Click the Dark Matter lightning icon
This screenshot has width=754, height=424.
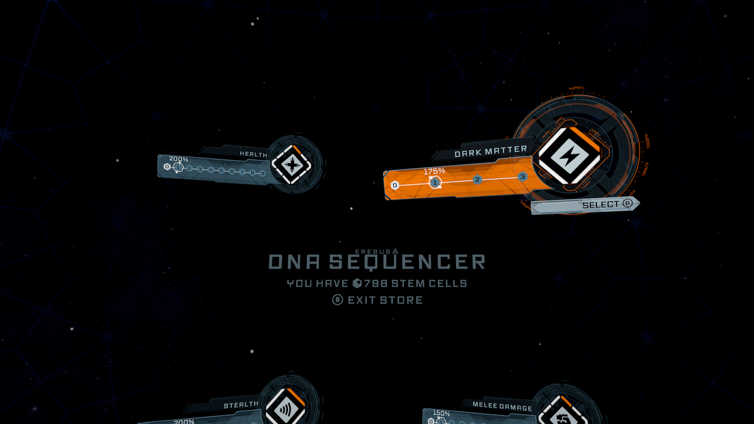coord(567,157)
